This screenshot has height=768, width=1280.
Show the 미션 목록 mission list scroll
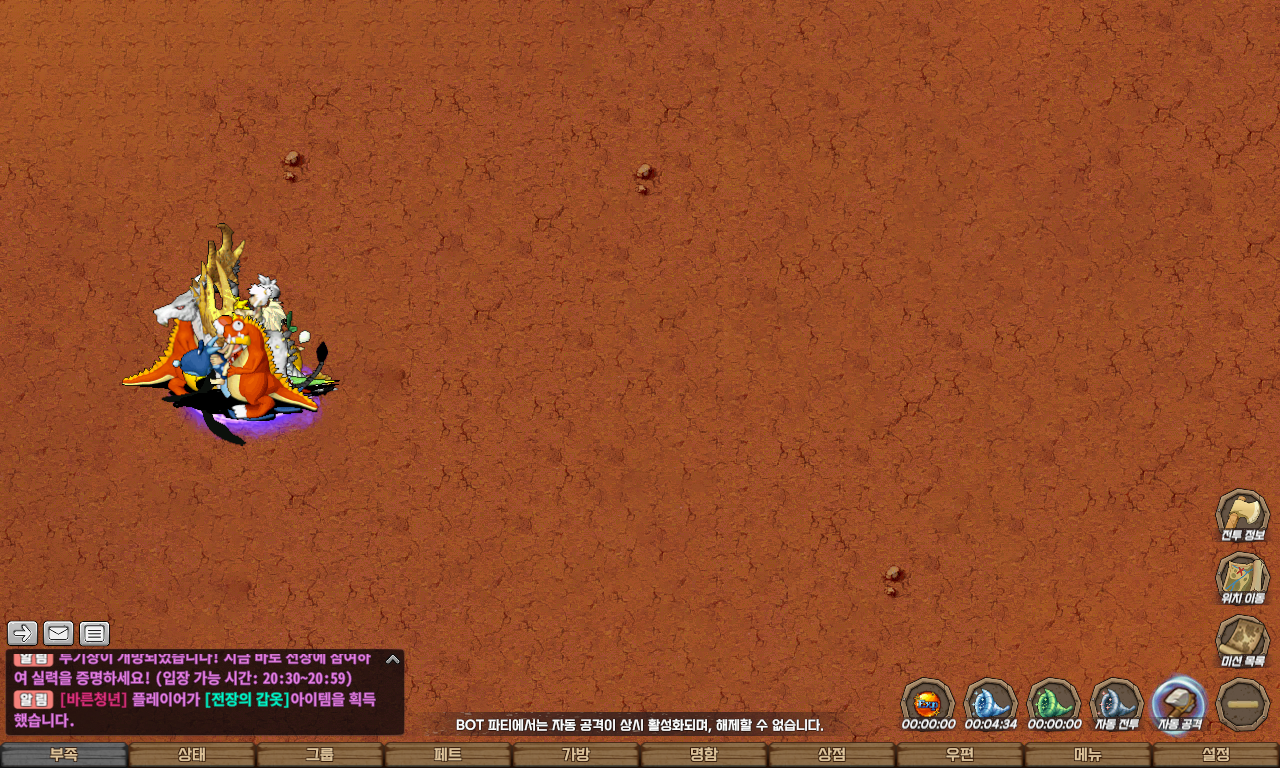[x=1242, y=641]
